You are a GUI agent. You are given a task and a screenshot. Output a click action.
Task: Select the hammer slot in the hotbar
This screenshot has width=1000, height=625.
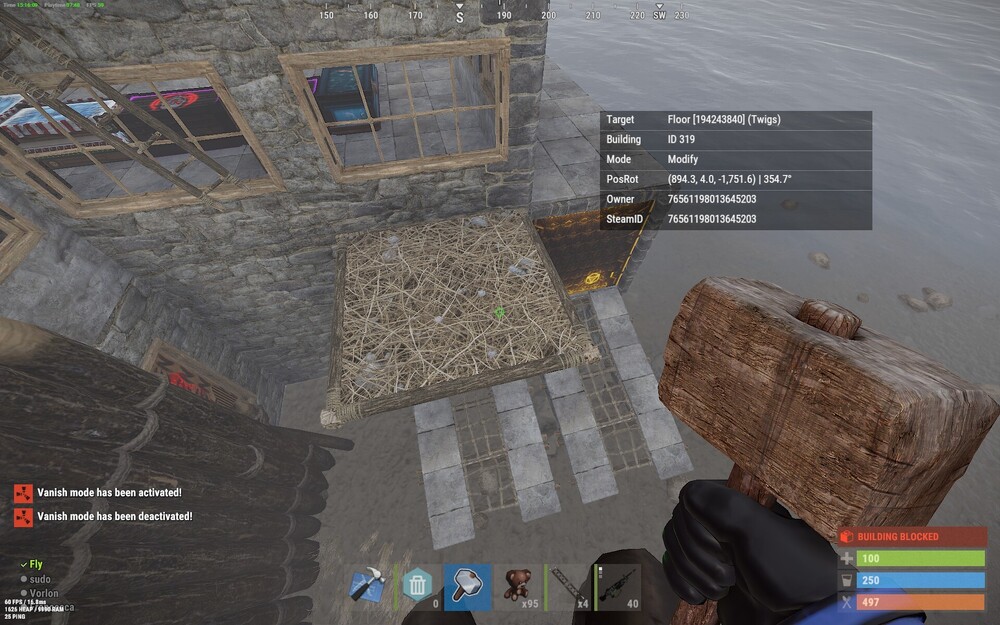click(467, 587)
